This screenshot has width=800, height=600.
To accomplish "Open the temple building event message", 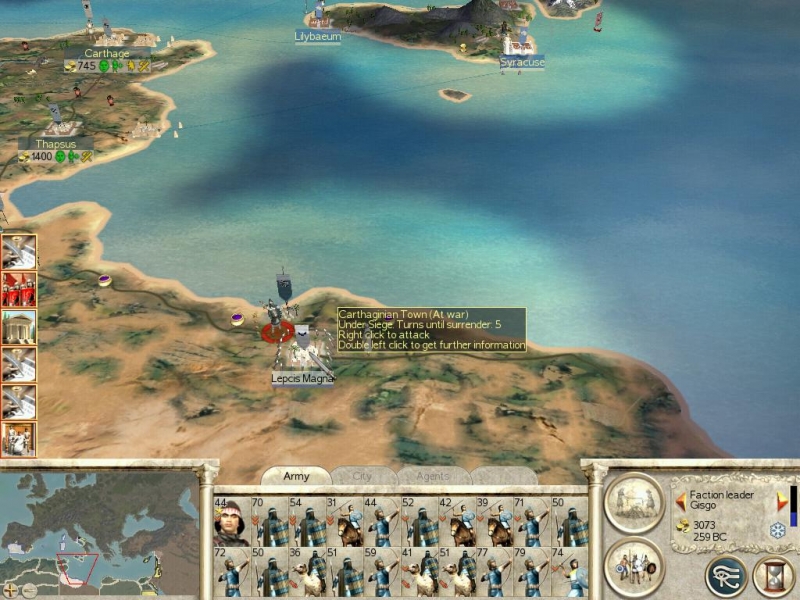I will (x=19, y=327).
